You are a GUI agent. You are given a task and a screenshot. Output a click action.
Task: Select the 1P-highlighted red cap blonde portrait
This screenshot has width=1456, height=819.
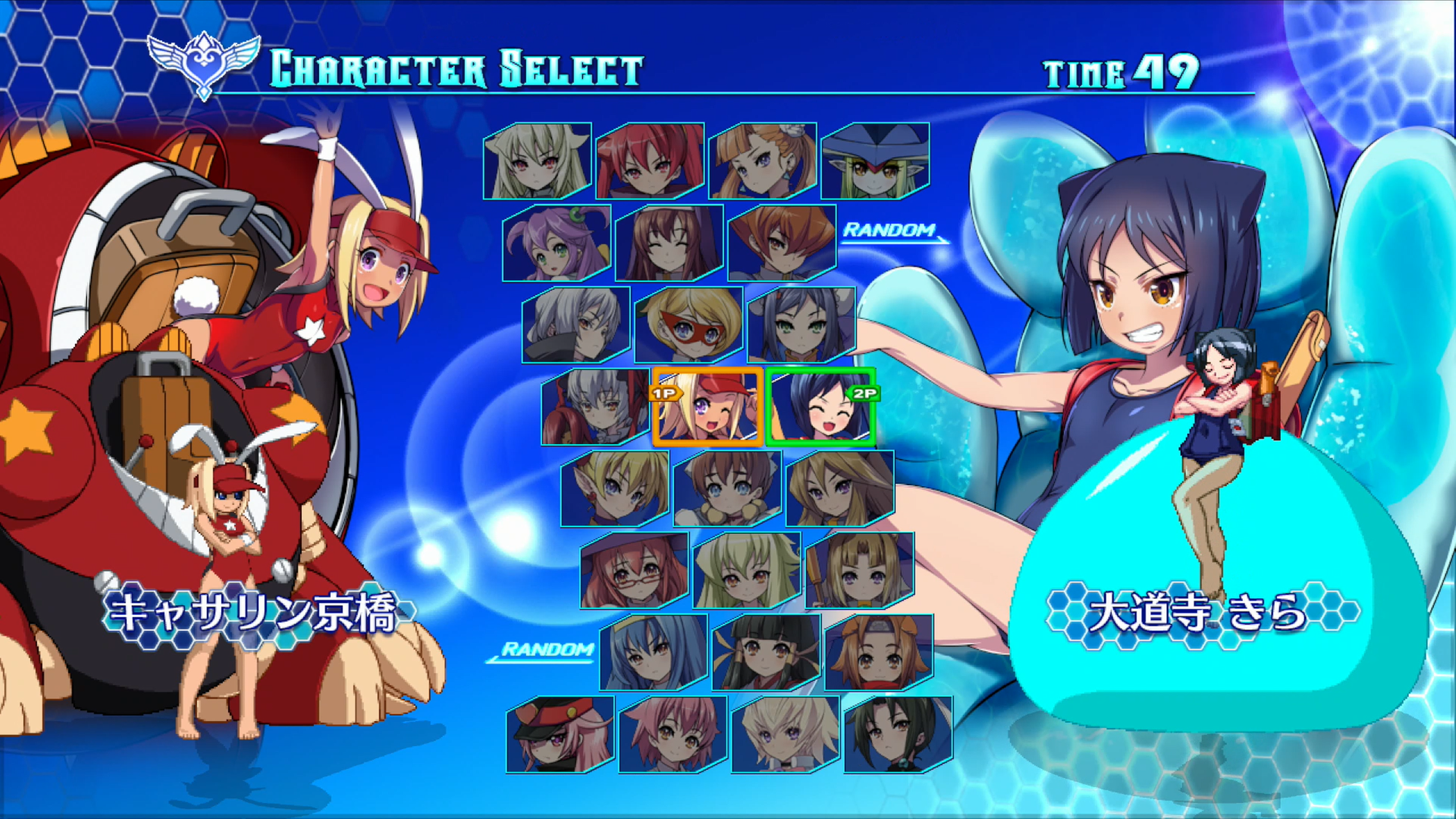[x=708, y=407]
